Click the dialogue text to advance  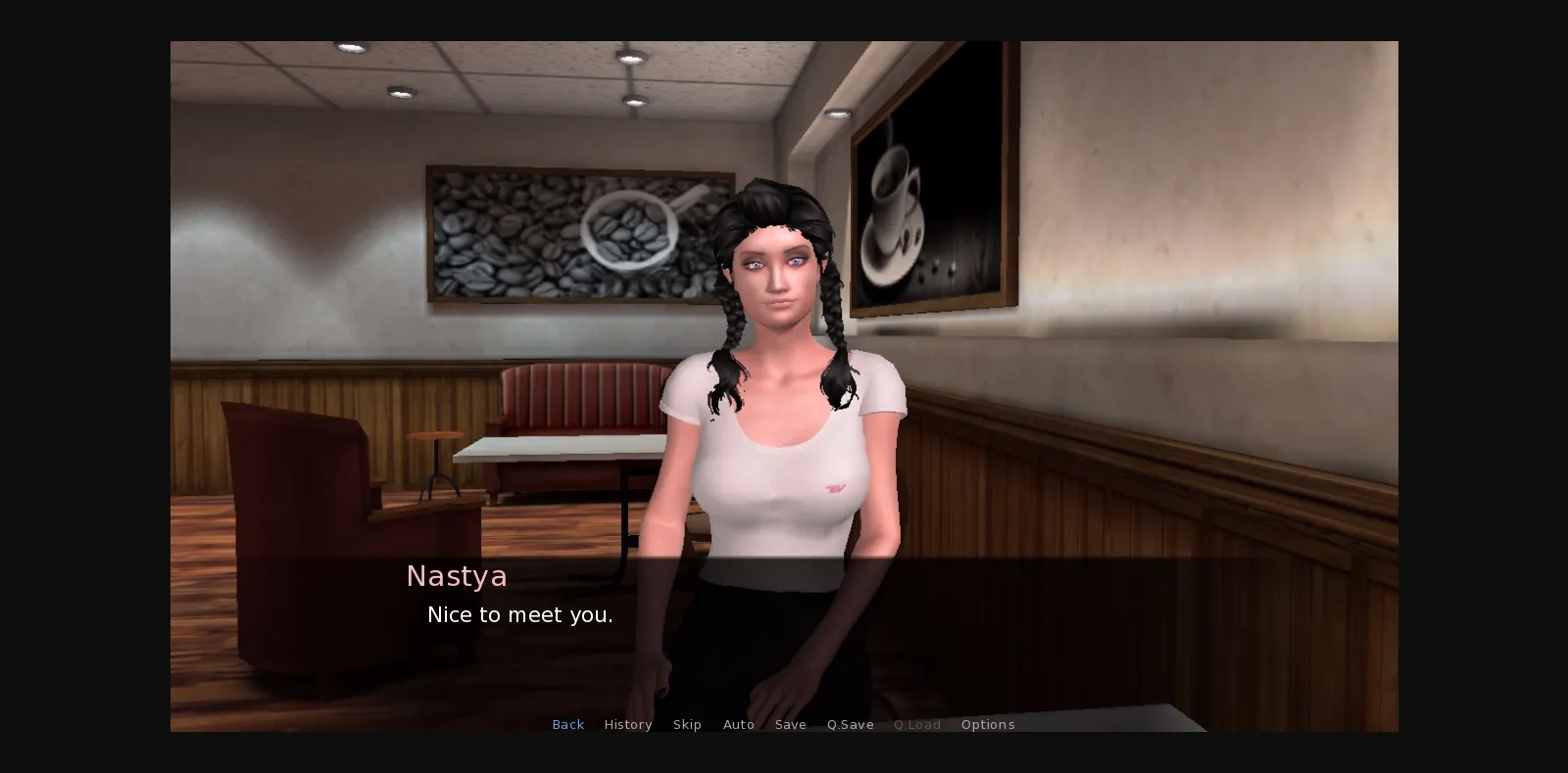[520, 615]
